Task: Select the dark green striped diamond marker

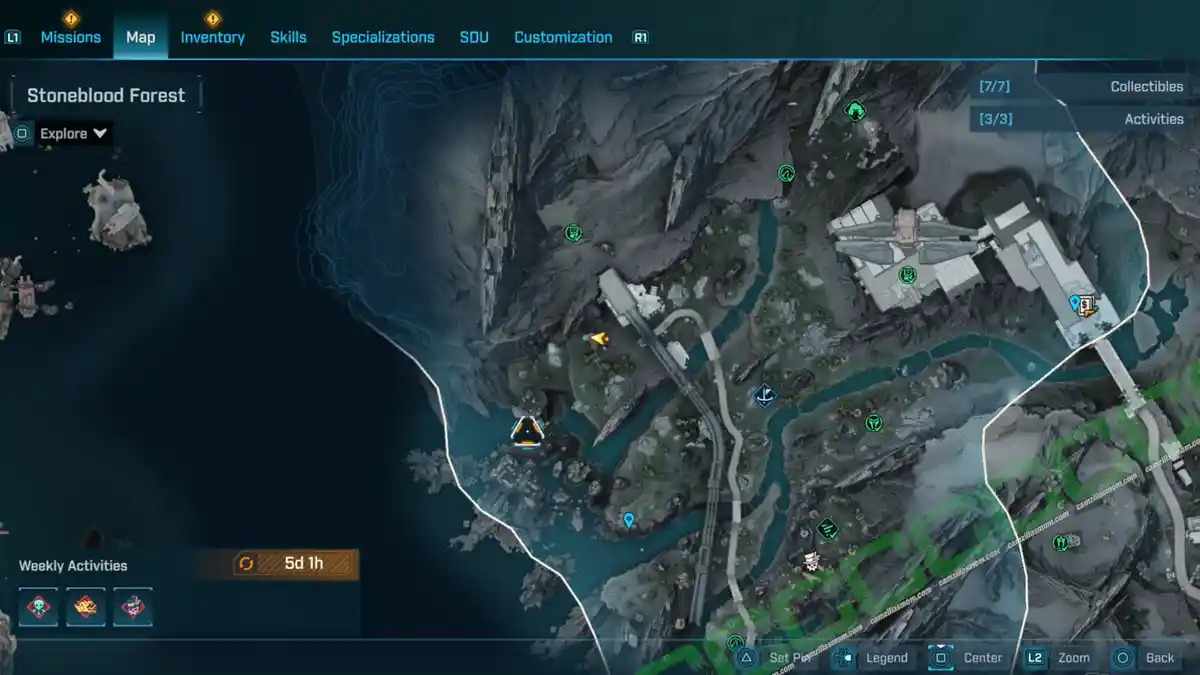Action: coord(827,527)
